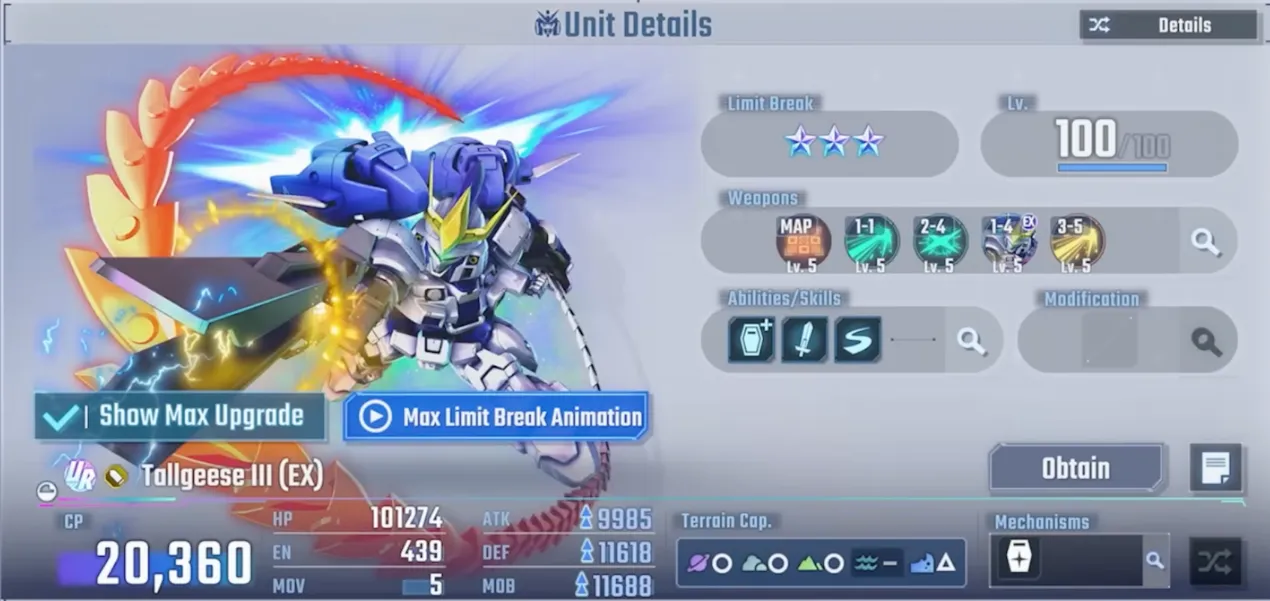
Task: Open Modification details with the magnifier
Action: tap(1206, 341)
